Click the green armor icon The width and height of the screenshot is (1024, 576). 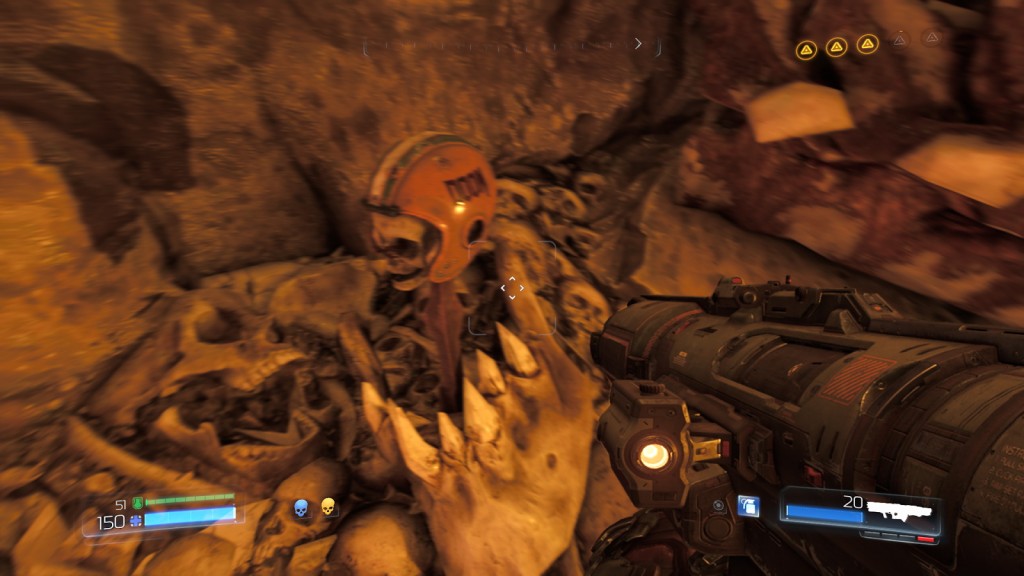coord(138,503)
